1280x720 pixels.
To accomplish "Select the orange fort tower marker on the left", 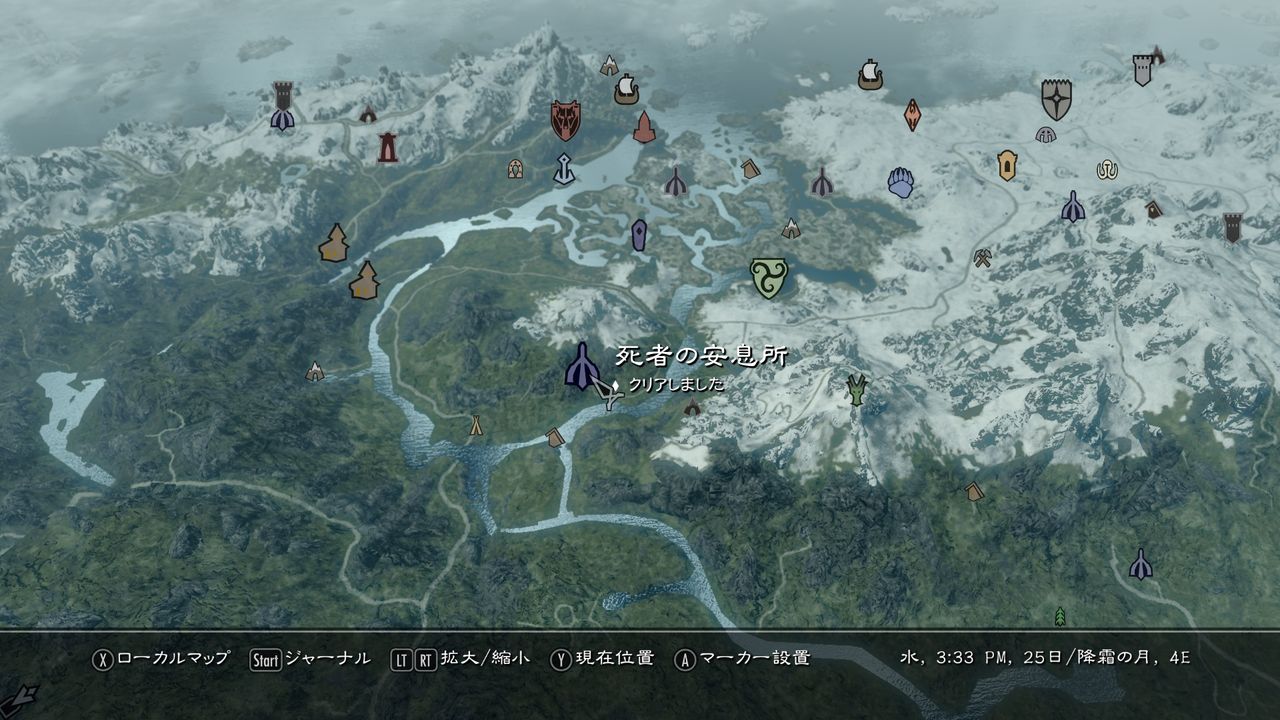I will 333,240.
